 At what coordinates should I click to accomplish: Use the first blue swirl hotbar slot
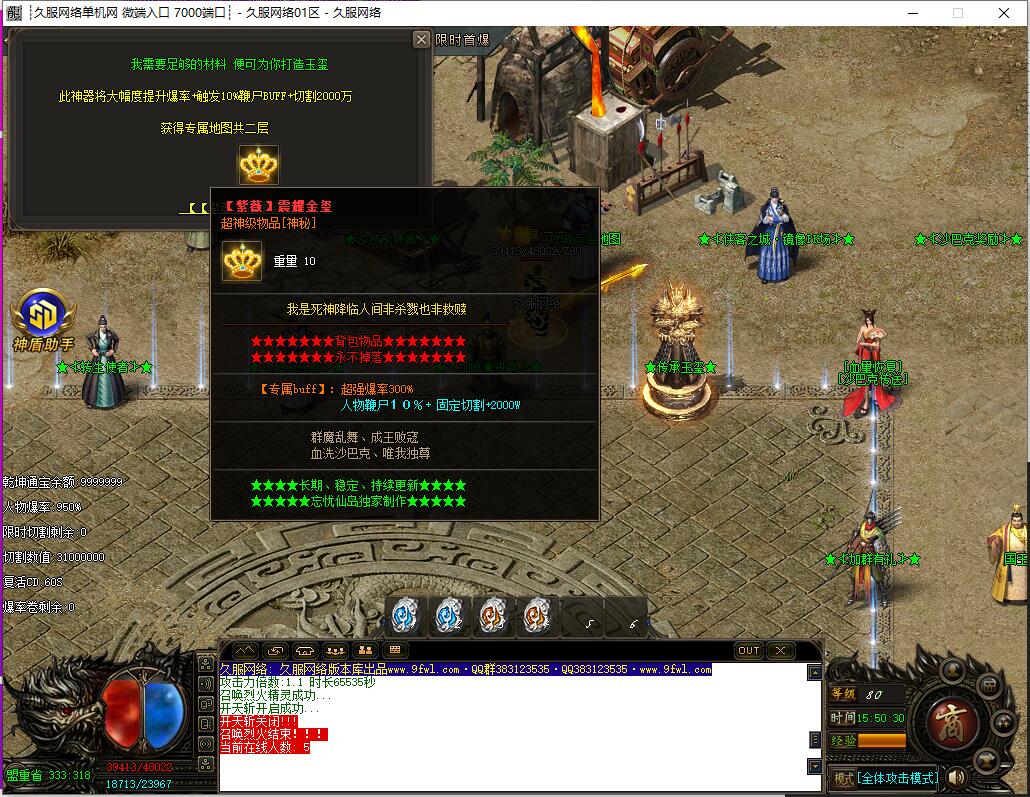[x=407, y=616]
